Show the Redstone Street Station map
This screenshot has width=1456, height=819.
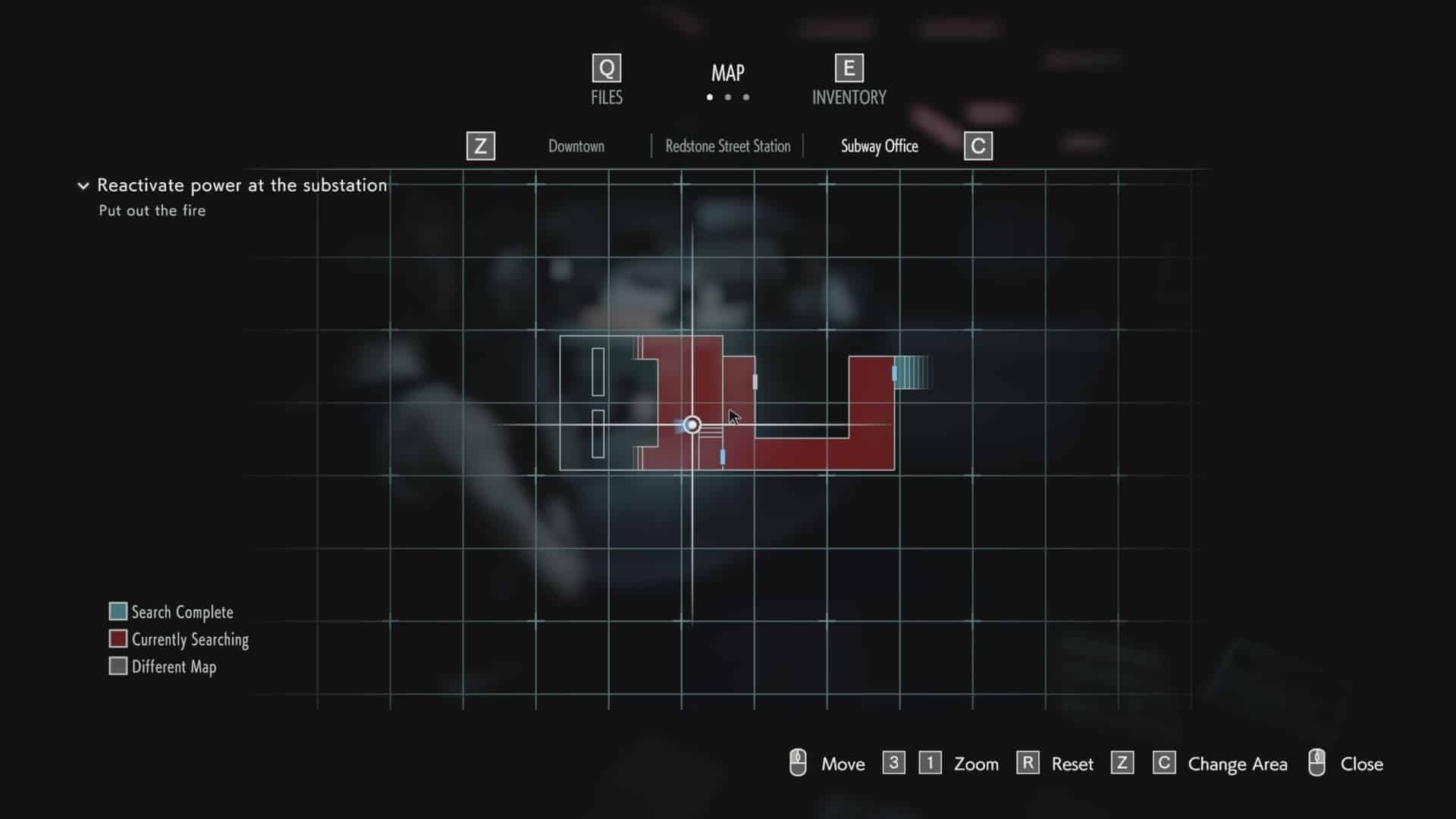tap(727, 146)
